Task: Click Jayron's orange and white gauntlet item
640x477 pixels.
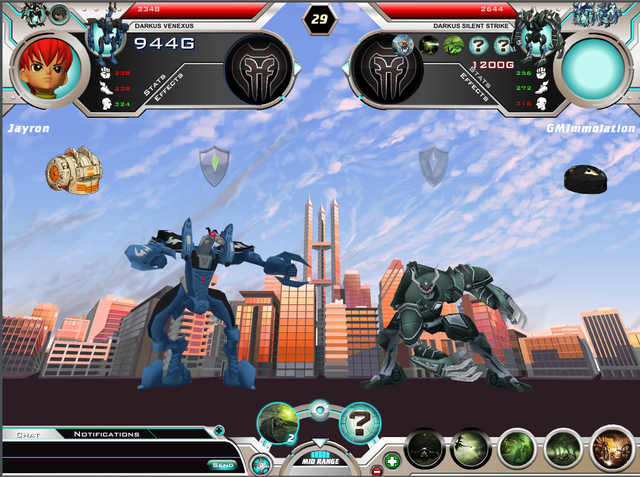Action: (x=68, y=168)
